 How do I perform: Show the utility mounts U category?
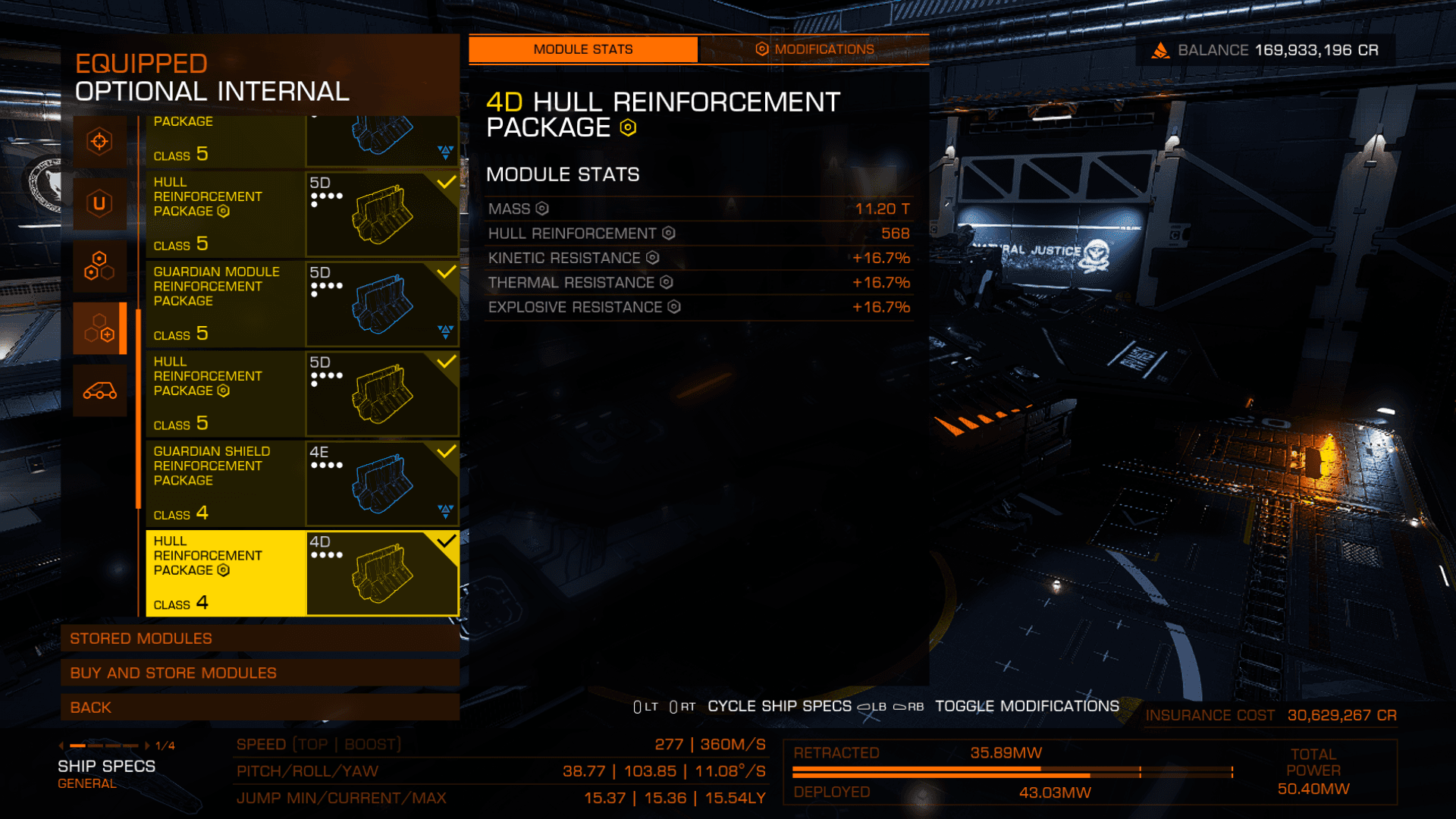(99, 203)
